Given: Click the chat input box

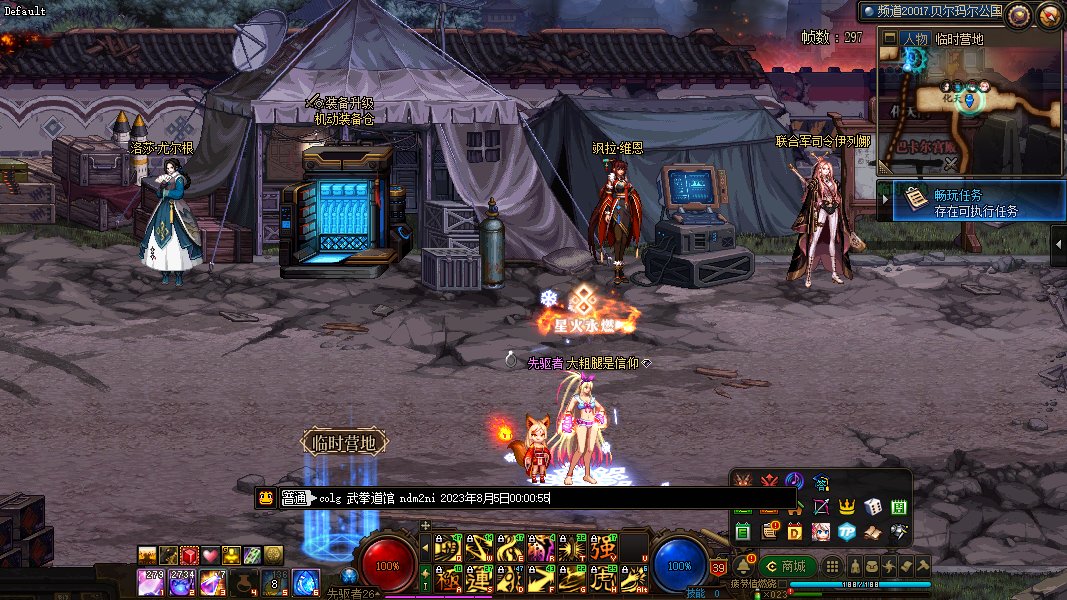Looking at the screenshot, I should 550,497.
